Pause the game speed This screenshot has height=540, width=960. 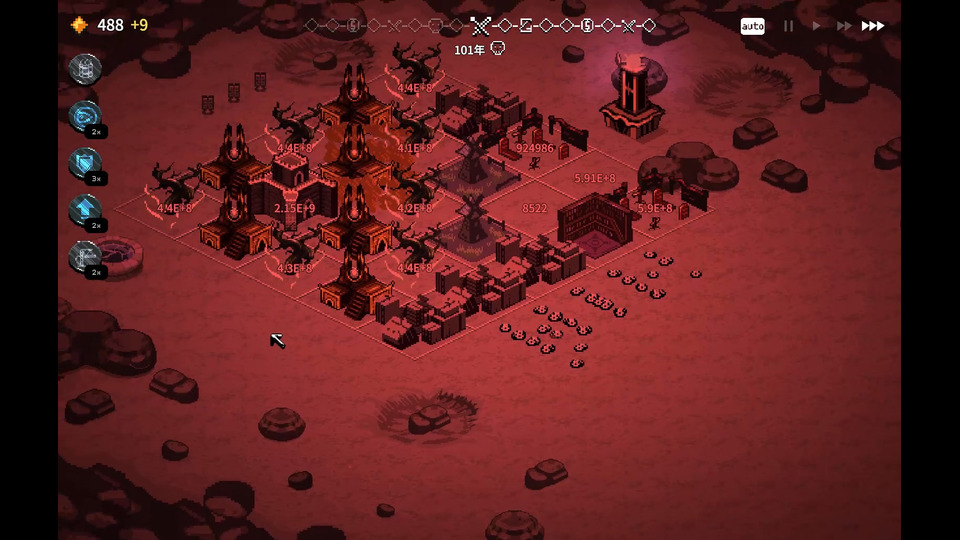[788, 26]
